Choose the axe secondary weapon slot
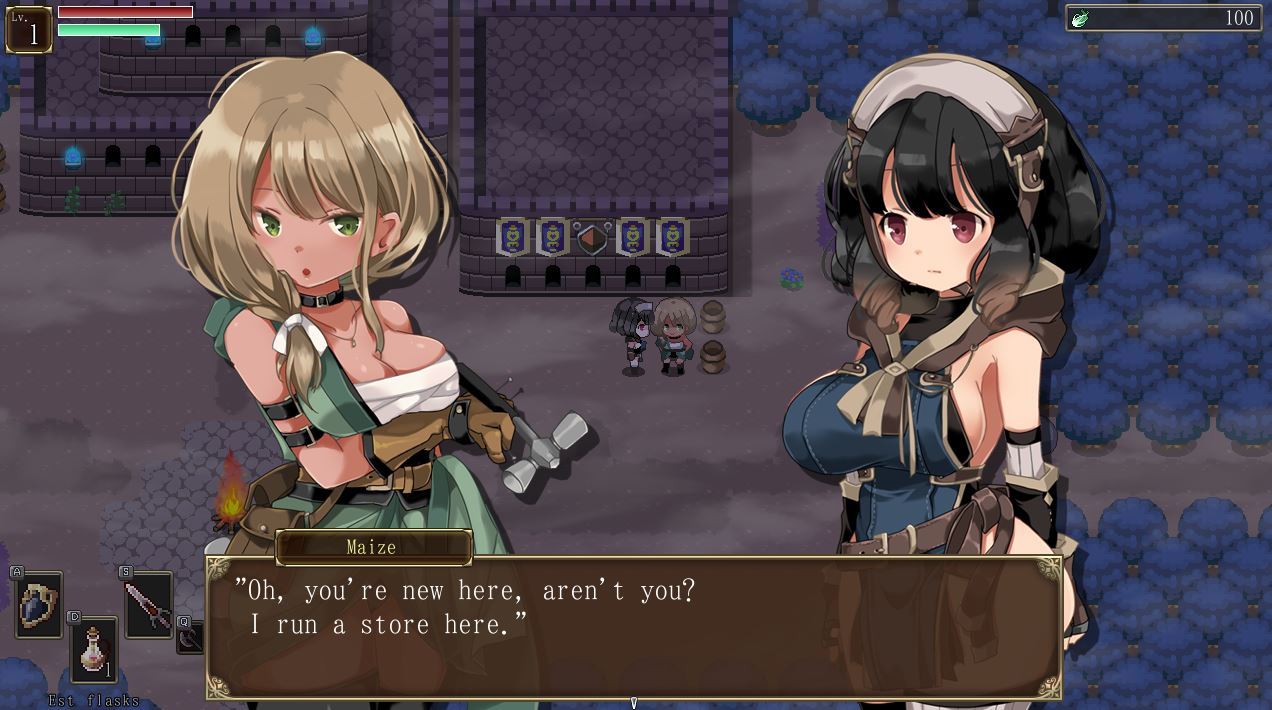The width and height of the screenshot is (1272, 710). coord(192,637)
